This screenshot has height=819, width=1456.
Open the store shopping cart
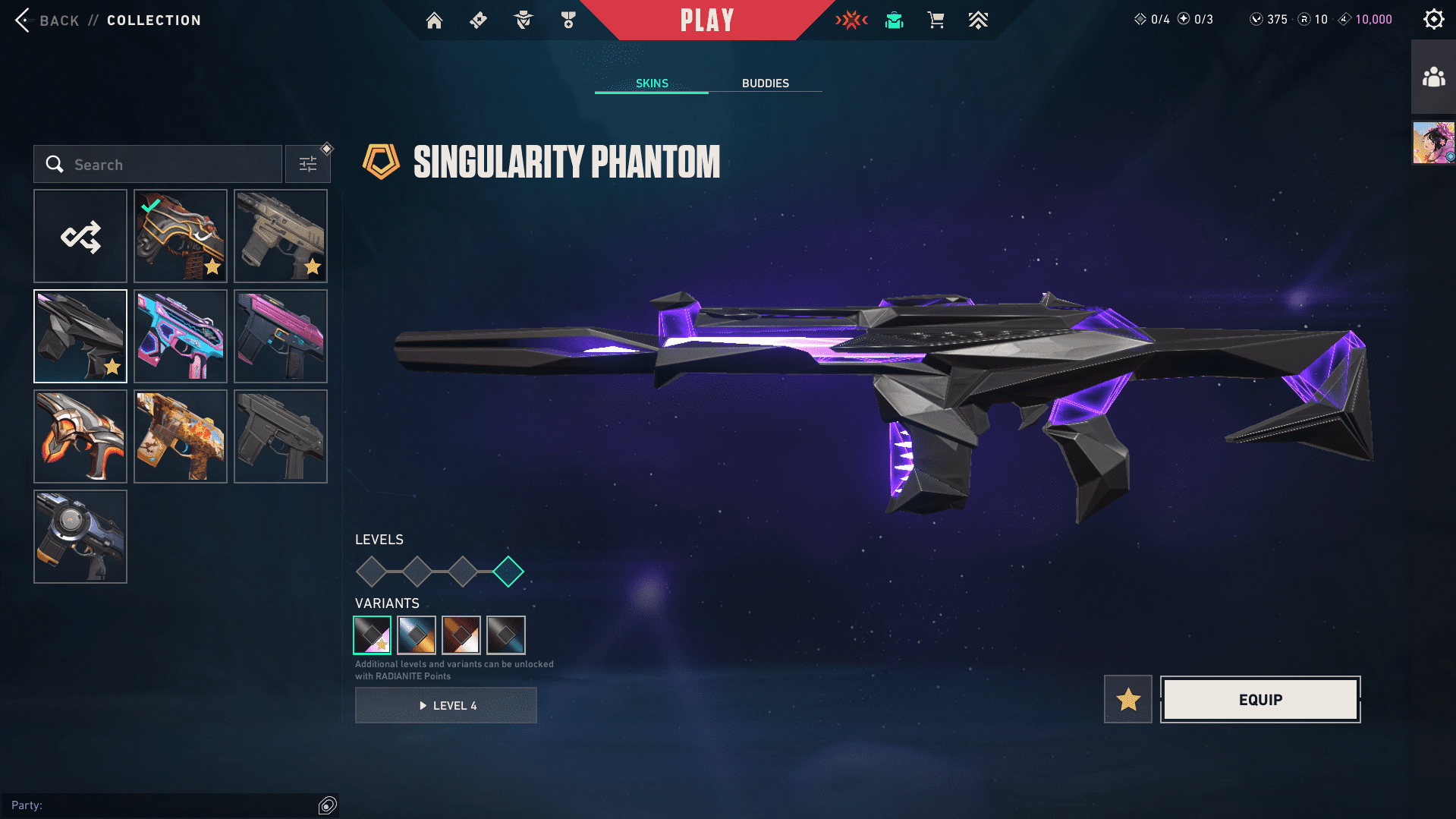936,20
